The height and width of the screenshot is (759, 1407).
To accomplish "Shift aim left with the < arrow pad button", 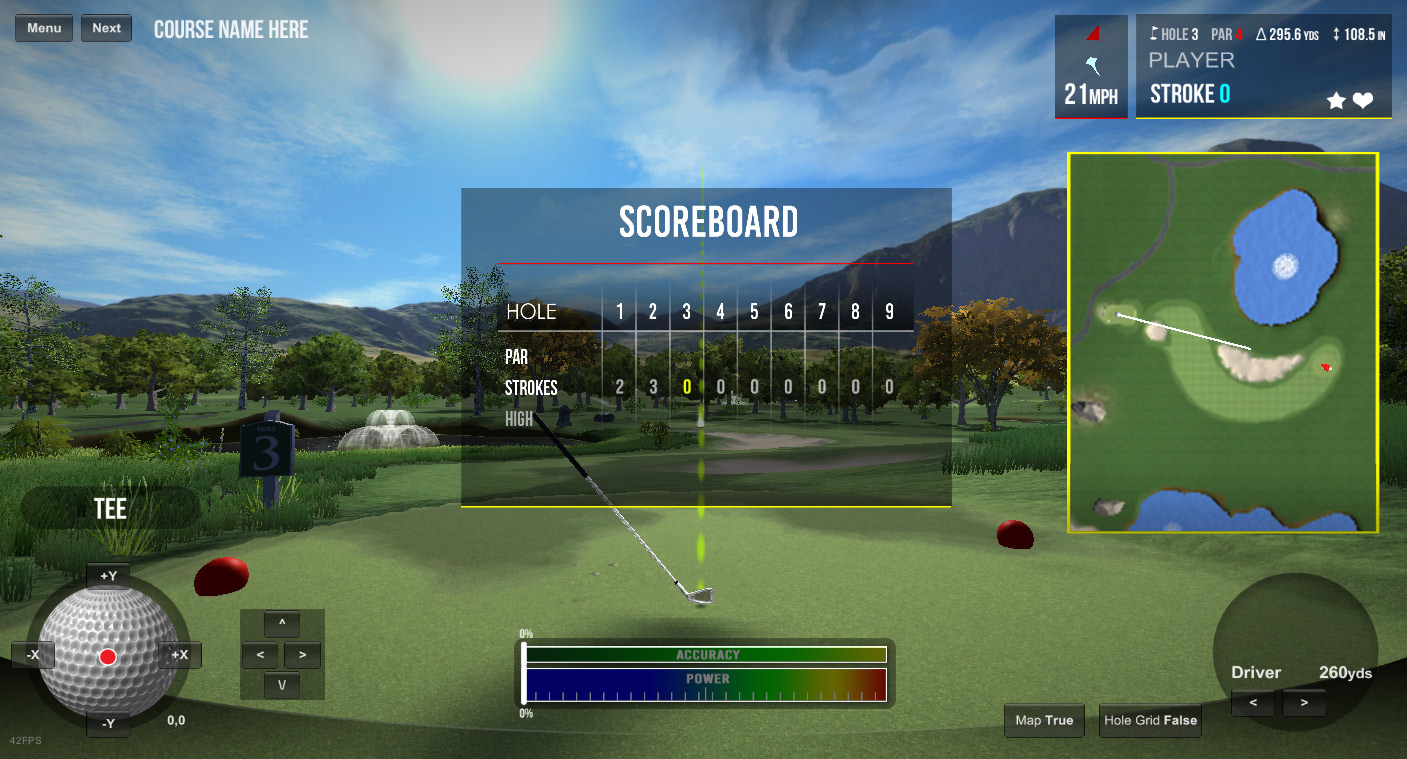I will [x=260, y=656].
